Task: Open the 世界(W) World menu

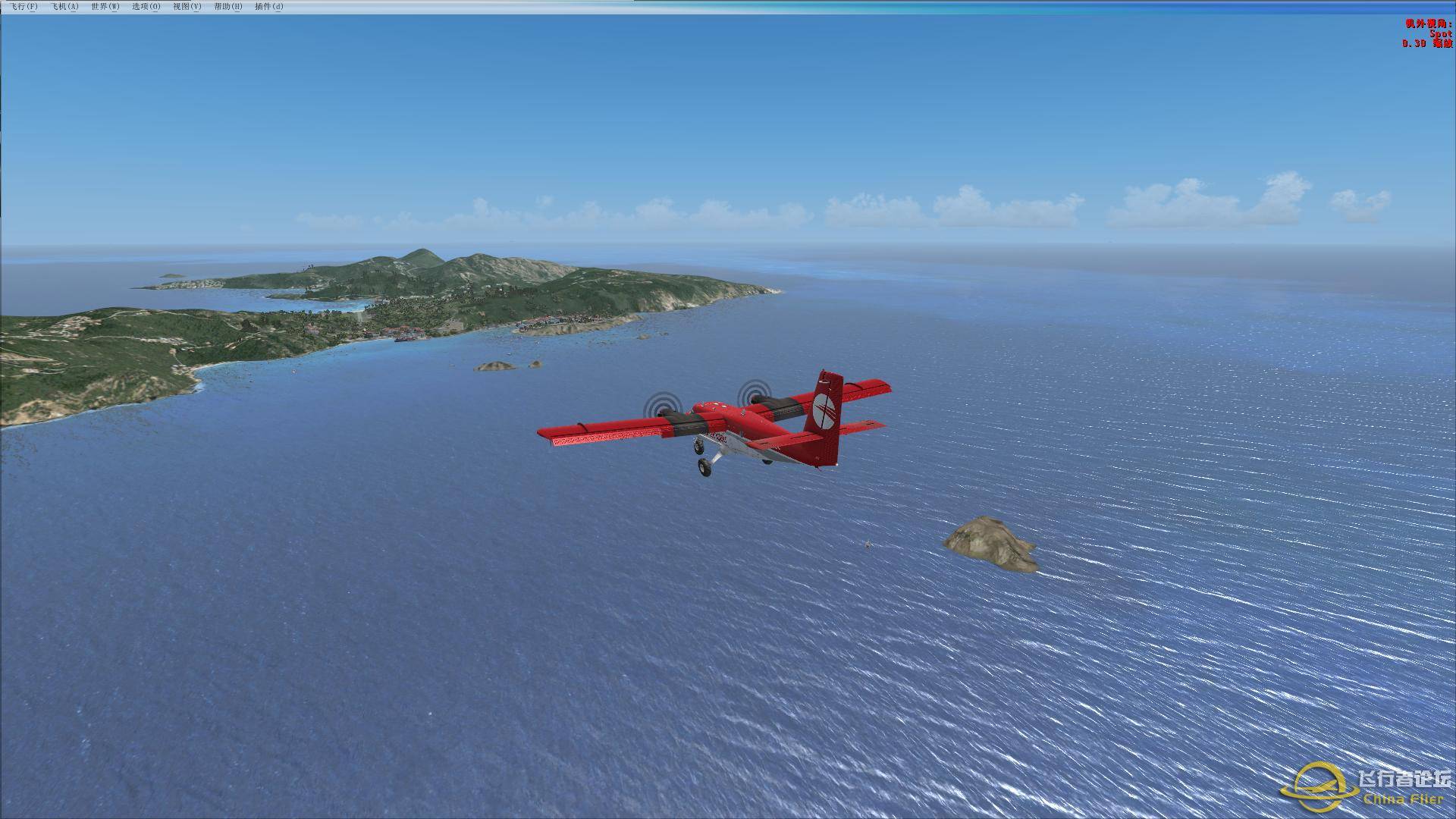Action: pos(105,7)
